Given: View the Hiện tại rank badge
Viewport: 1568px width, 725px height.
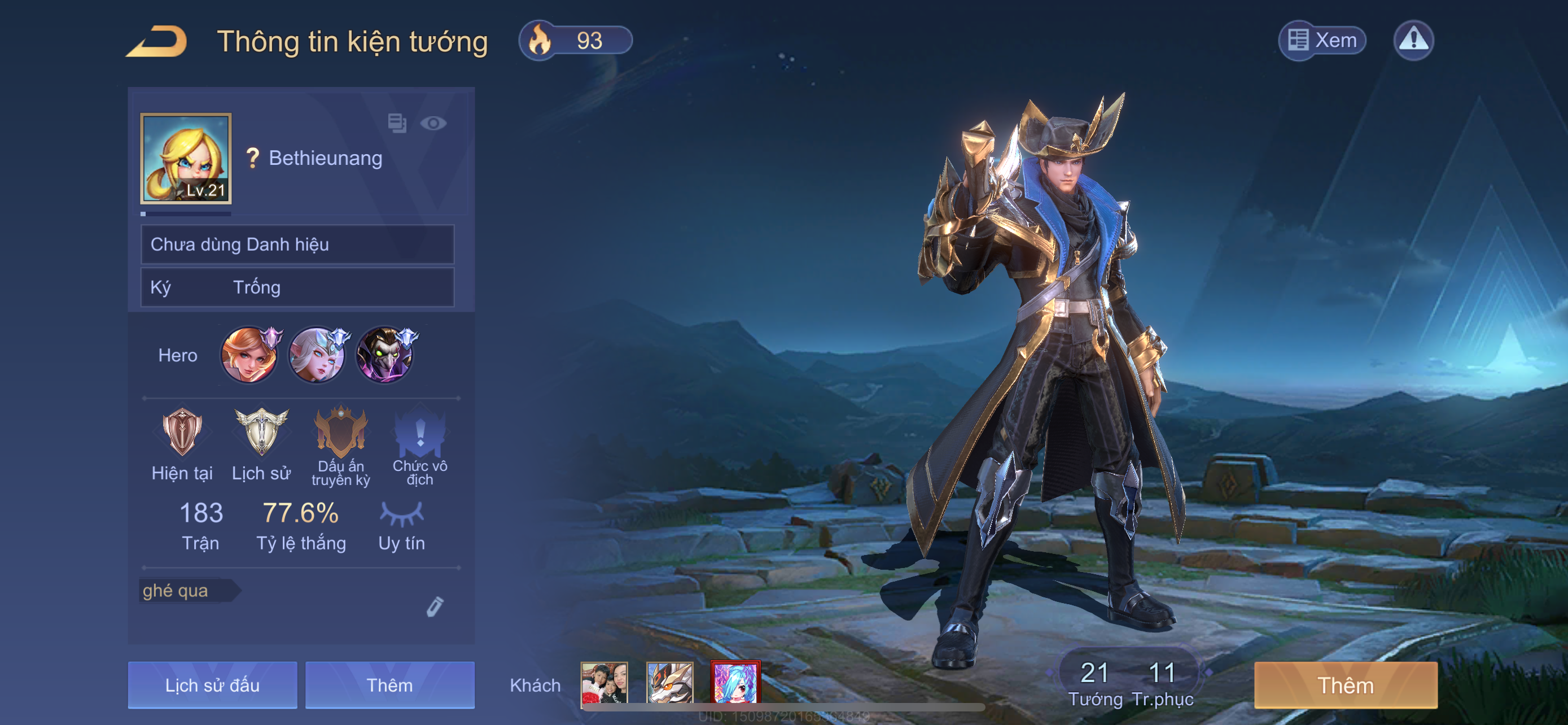Looking at the screenshot, I should [x=182, y=433].
